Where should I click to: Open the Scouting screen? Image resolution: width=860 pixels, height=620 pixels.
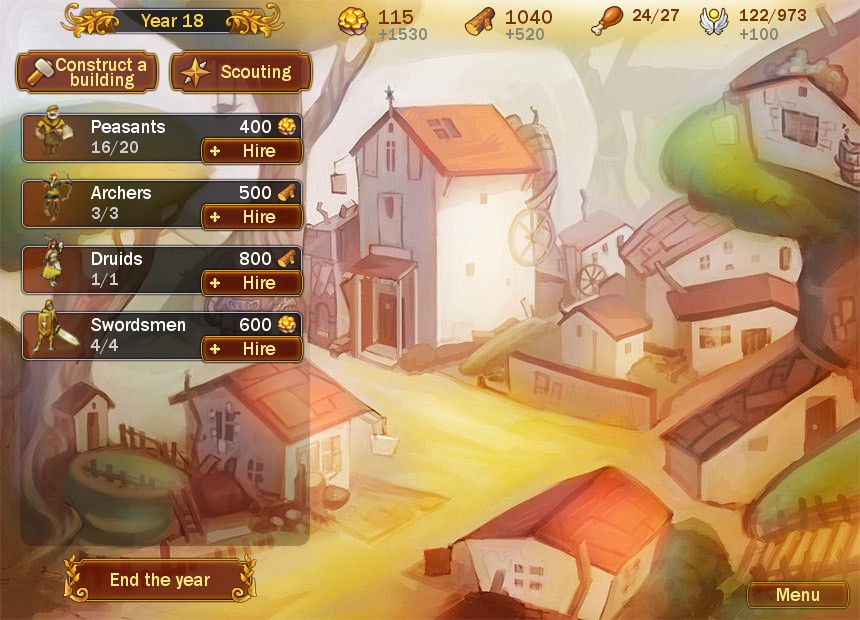pyautogui.click(x=241, y=72)
